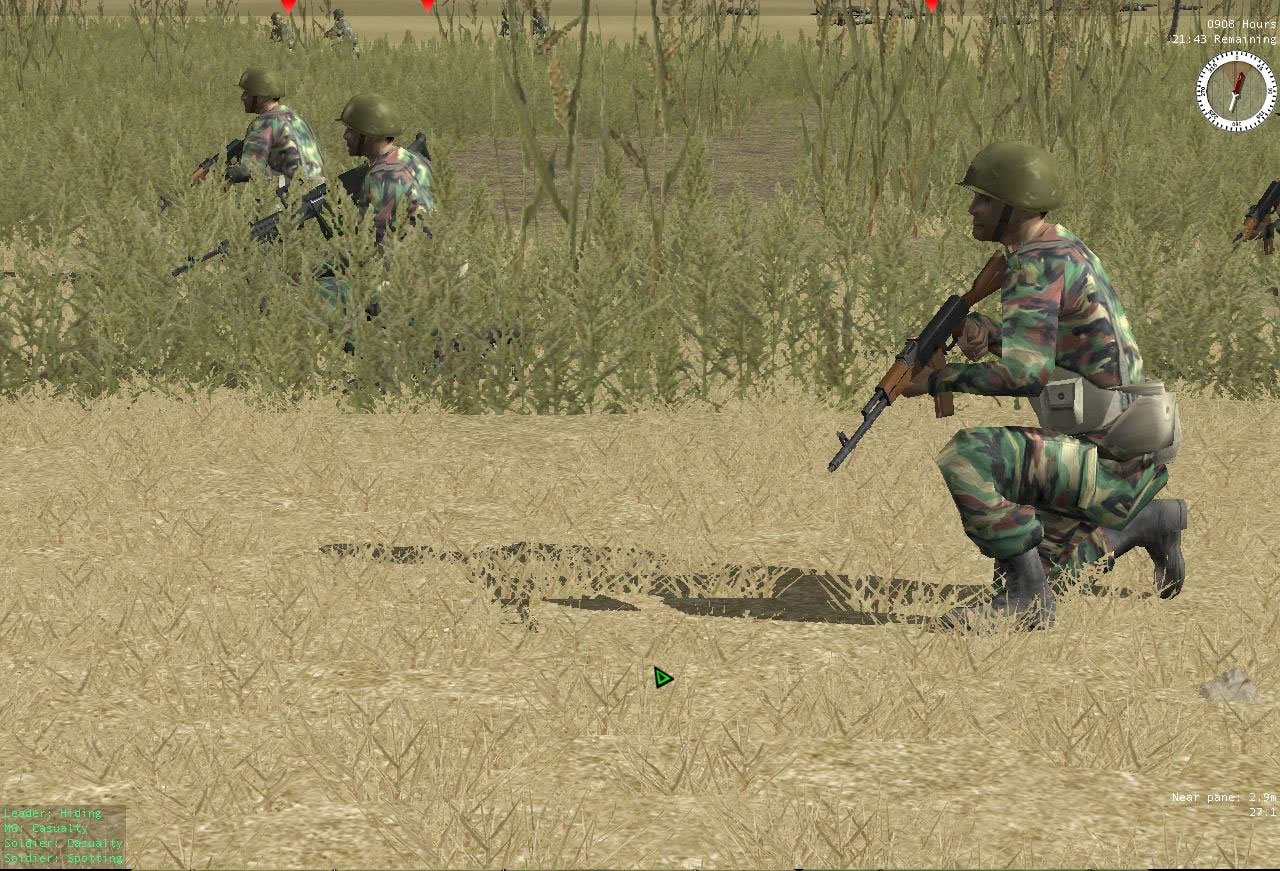The height and width of the screenshot is (871, 1280).
Task: Click the 'Soldier: Spotting' status entry
Action: click(62, 857)
